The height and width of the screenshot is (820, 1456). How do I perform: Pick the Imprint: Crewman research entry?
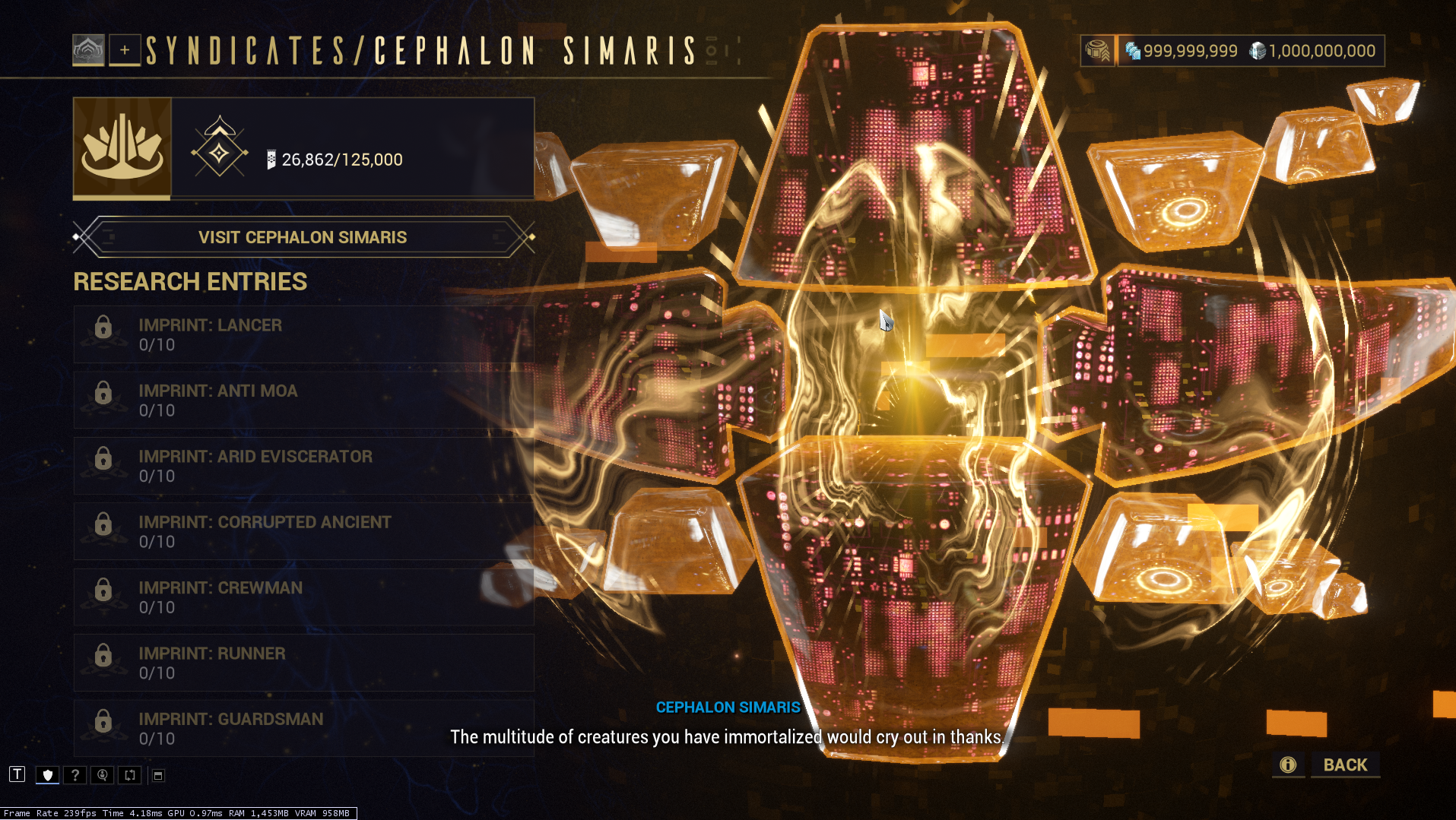pos(303,597)
